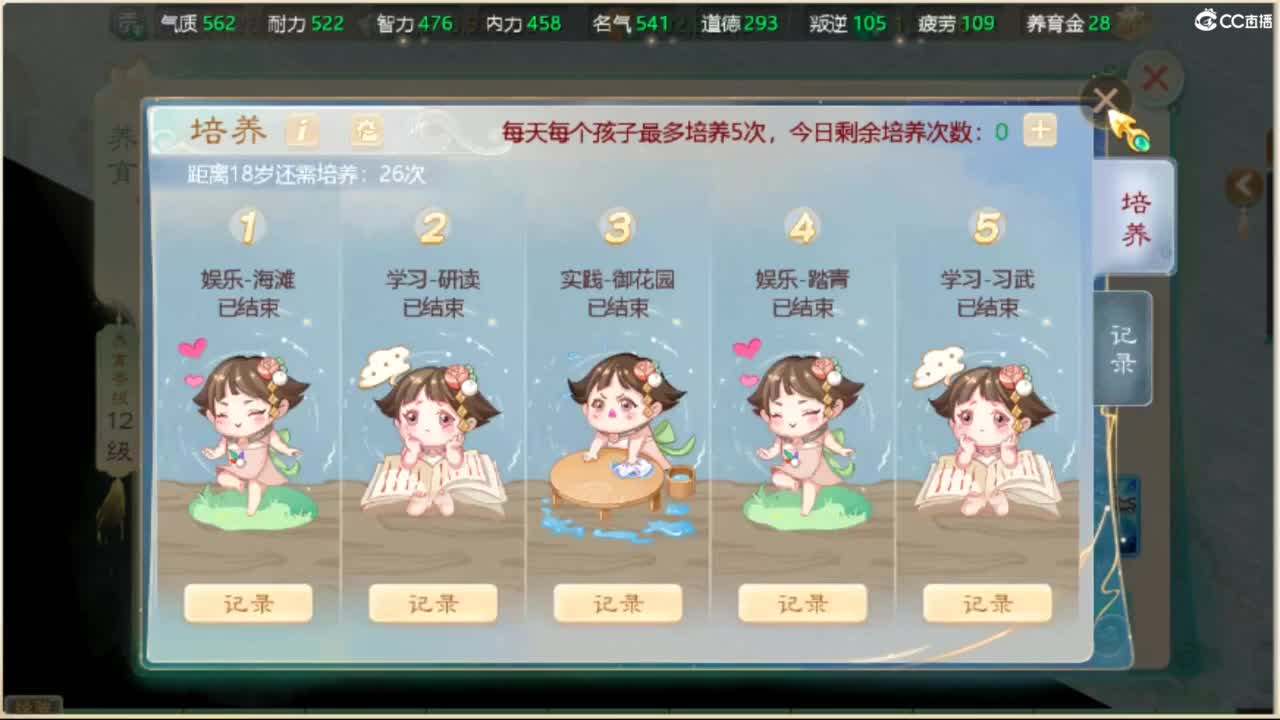Click the refresh icon beside 培养 title
Screen dimensions: 1280x720
[x=366, y=131]
